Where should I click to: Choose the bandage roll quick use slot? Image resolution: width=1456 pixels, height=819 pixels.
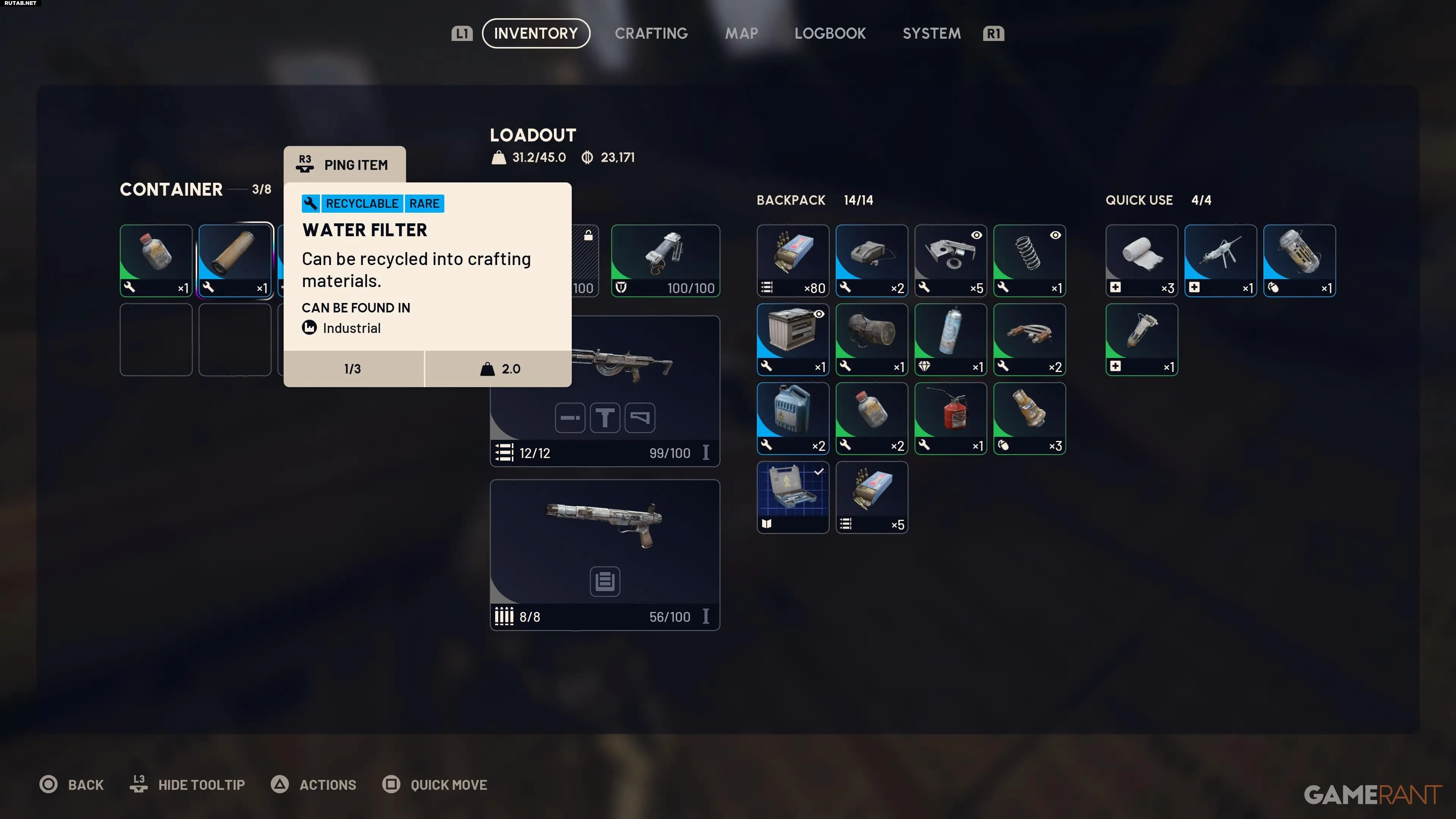coord(1141,260)
